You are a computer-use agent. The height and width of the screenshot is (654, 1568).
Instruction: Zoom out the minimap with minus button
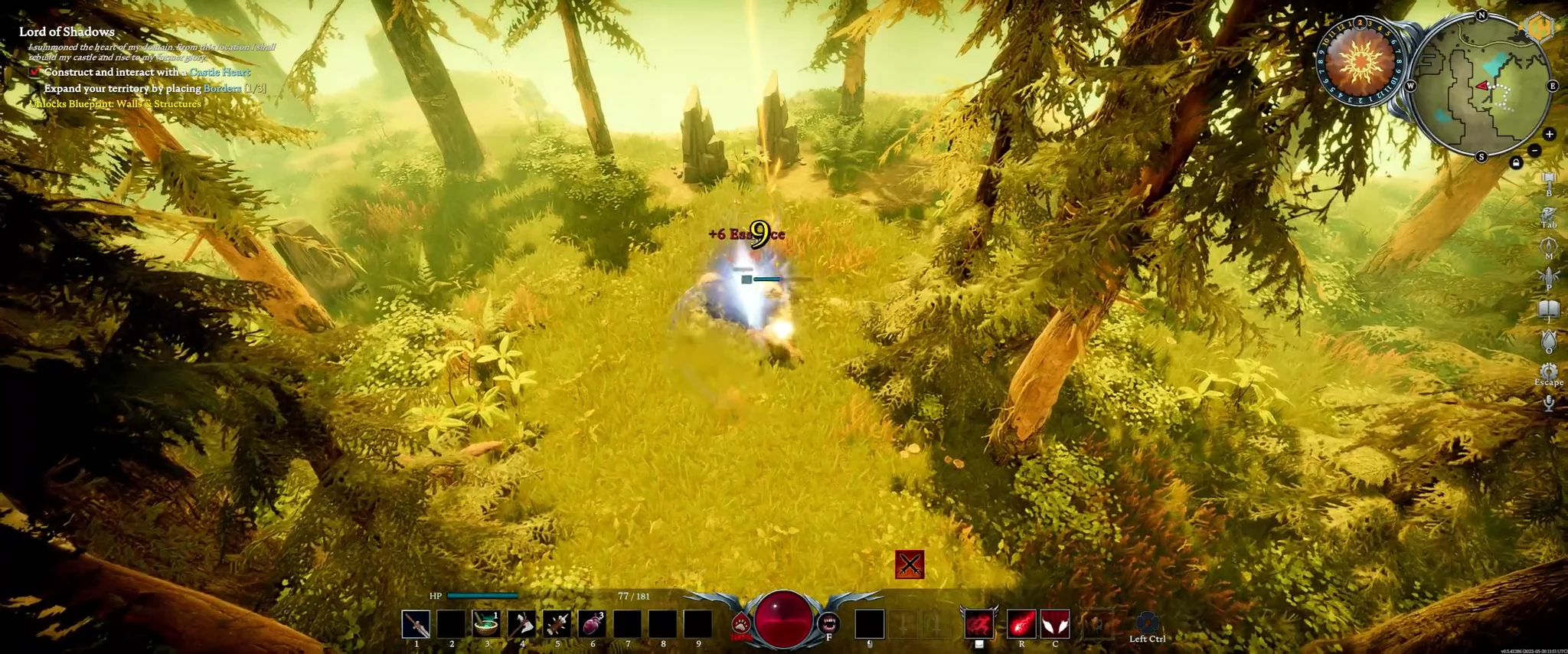tap(1534, 150)
